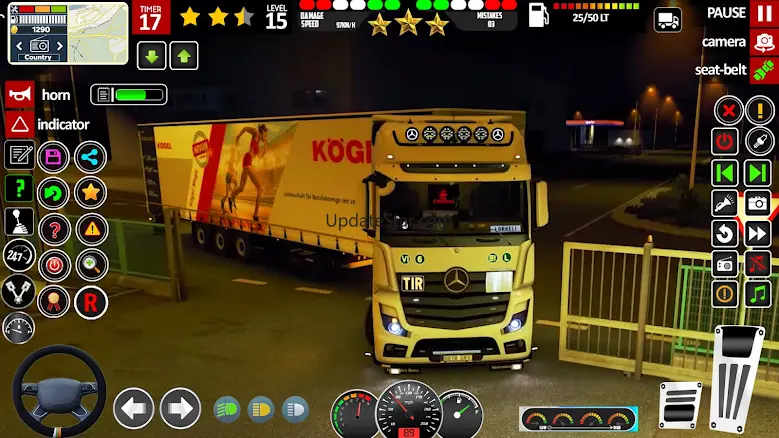Steer right with the right arrow button
779x438 pixels.
pyautogui.click(x=180, y=408)
